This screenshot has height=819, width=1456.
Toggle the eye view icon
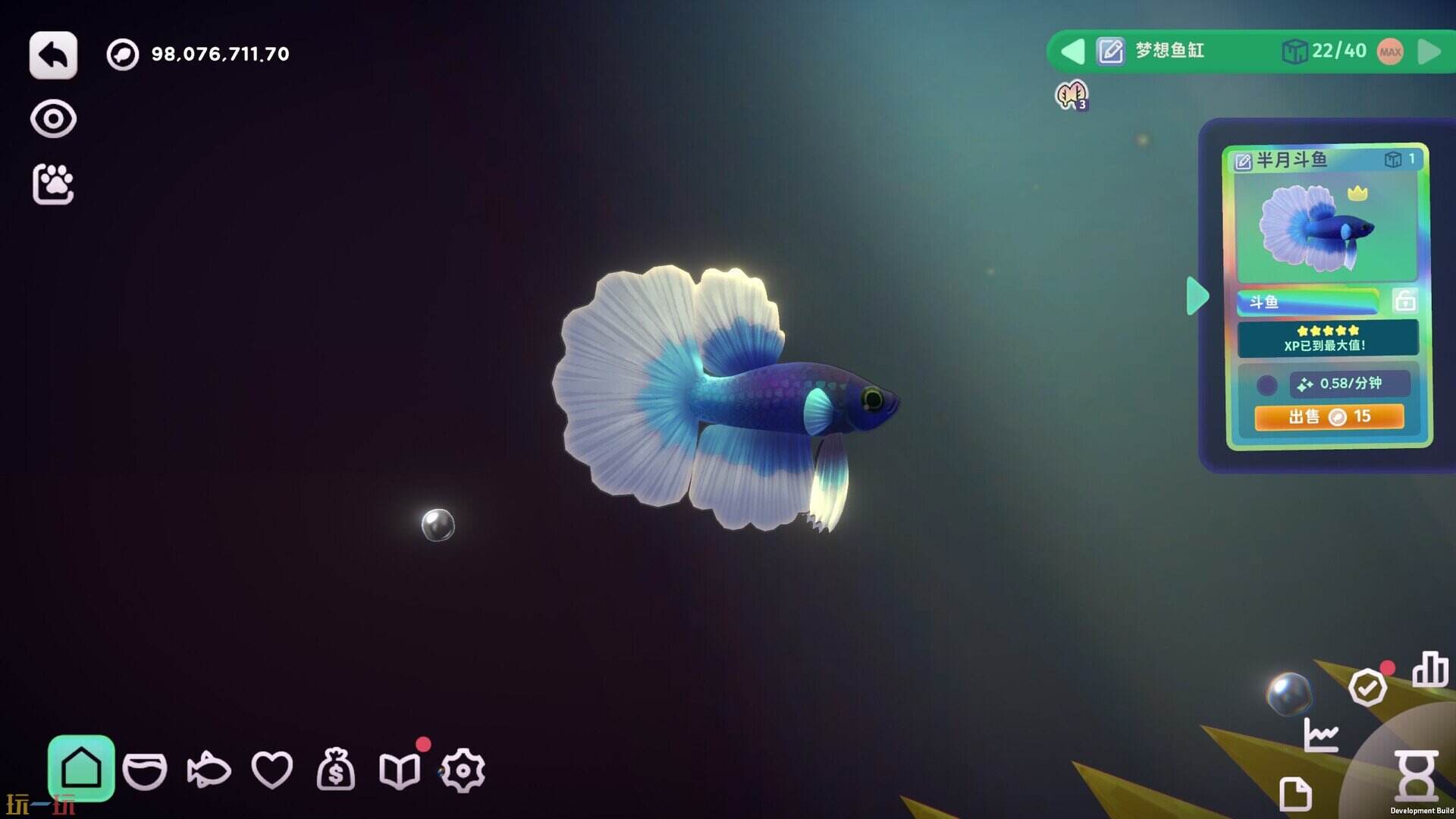coord(53,119)
